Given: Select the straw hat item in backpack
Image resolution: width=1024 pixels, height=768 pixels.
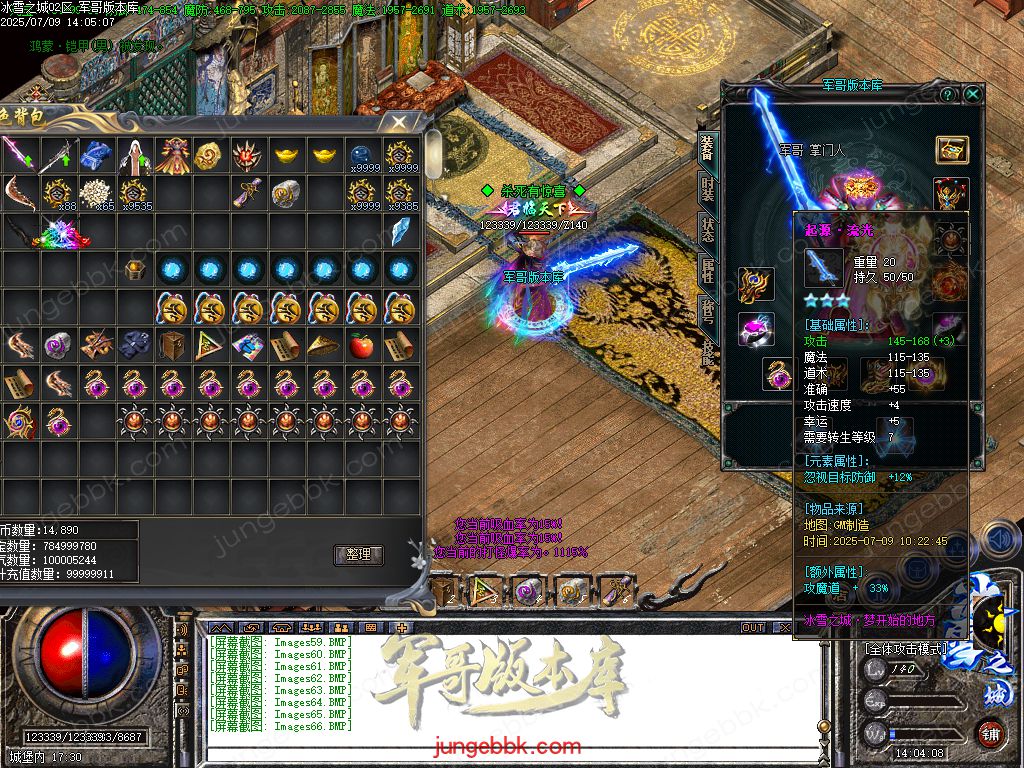Looking at the screenshot, I should [323, 346].
